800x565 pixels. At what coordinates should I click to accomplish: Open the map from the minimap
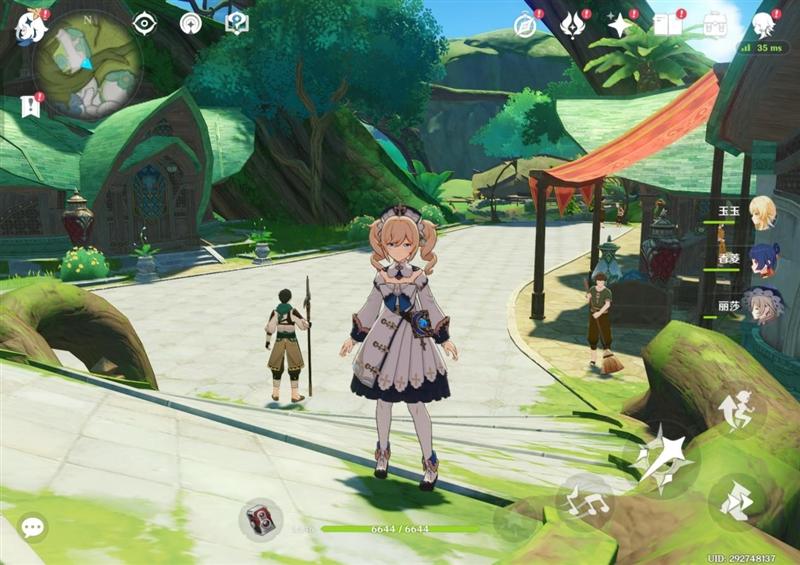point(87,62)
